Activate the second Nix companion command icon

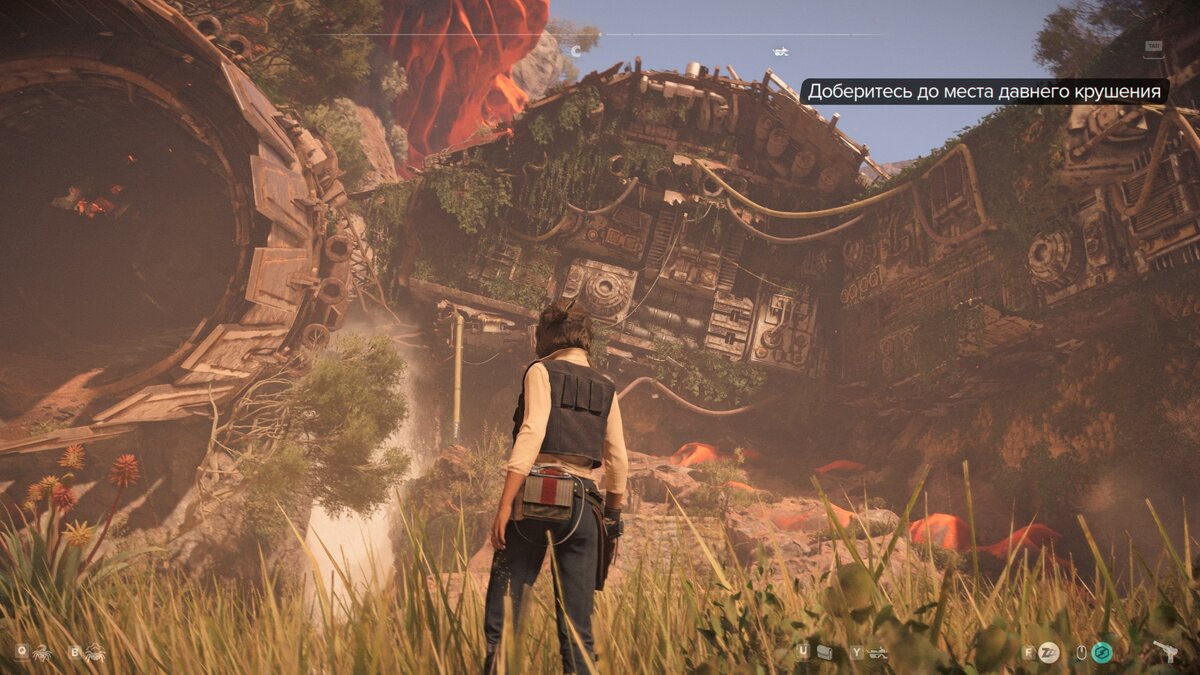click(95, 653)
